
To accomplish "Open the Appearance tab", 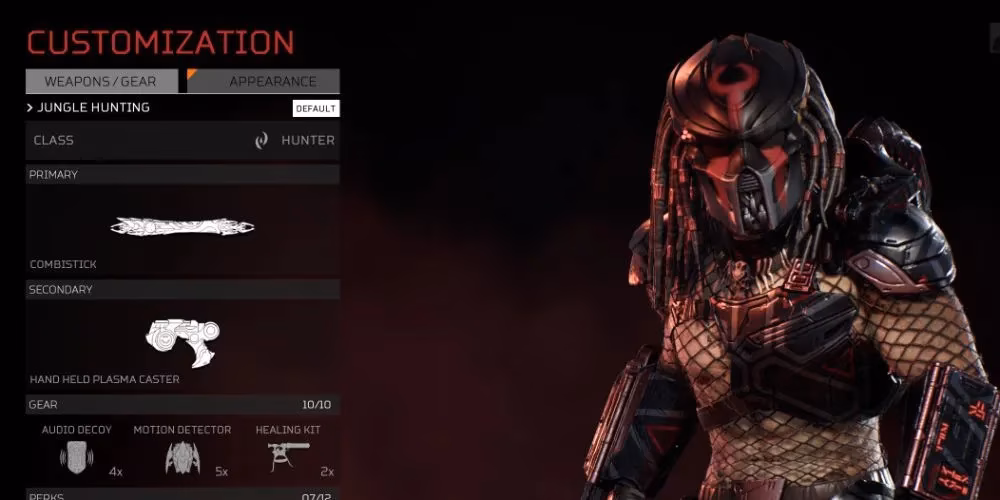I will (264, 81).
